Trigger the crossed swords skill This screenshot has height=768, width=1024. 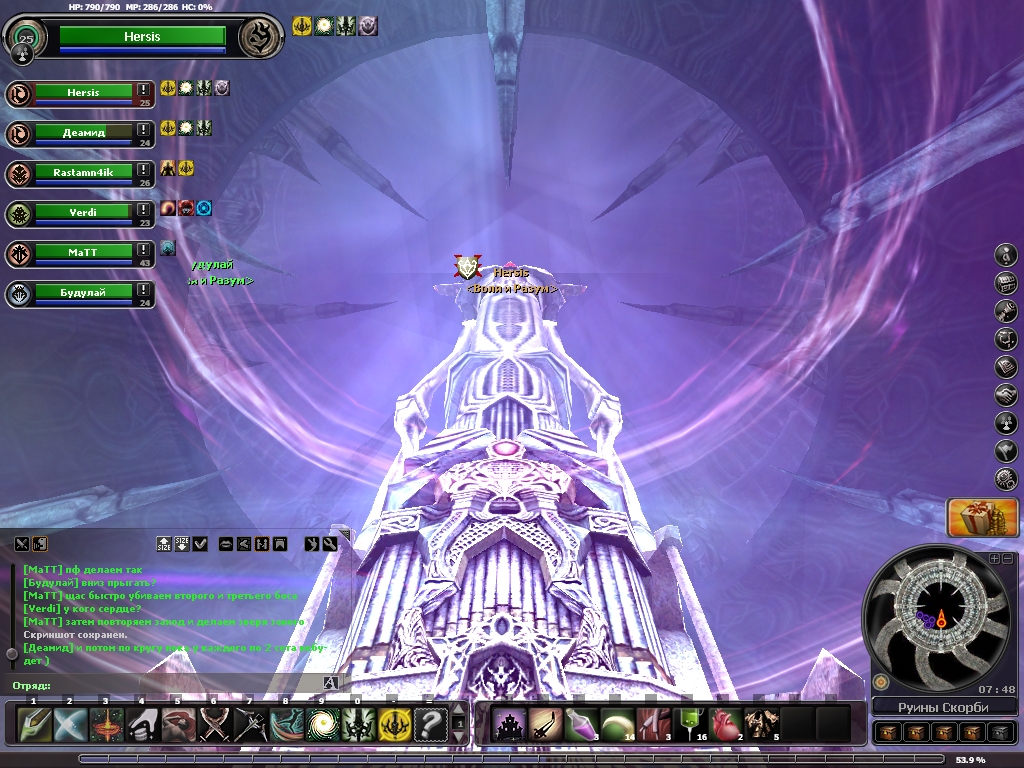pyautogui.click(x=214, y=723)
